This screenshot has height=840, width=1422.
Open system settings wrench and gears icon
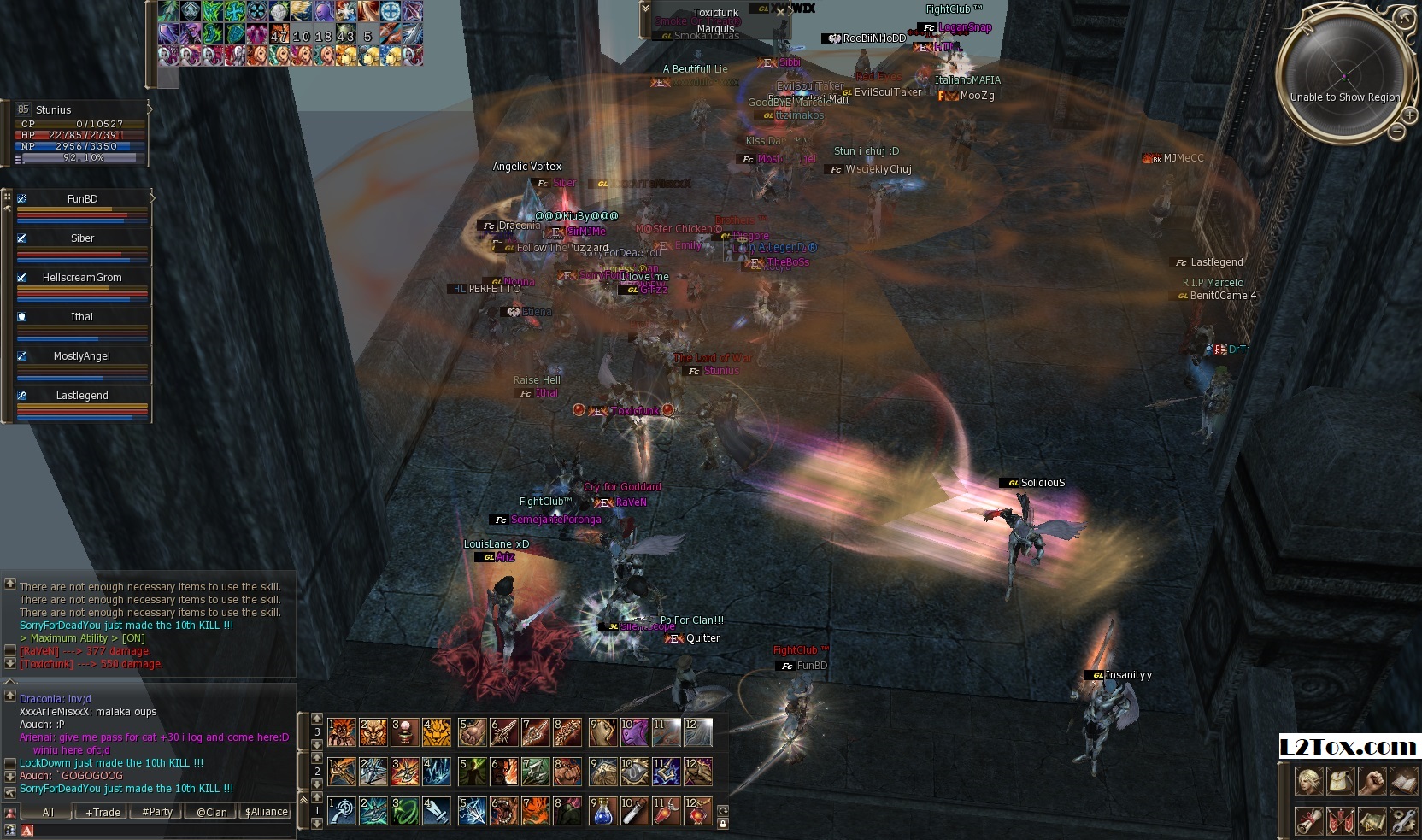coord(1403,820)
